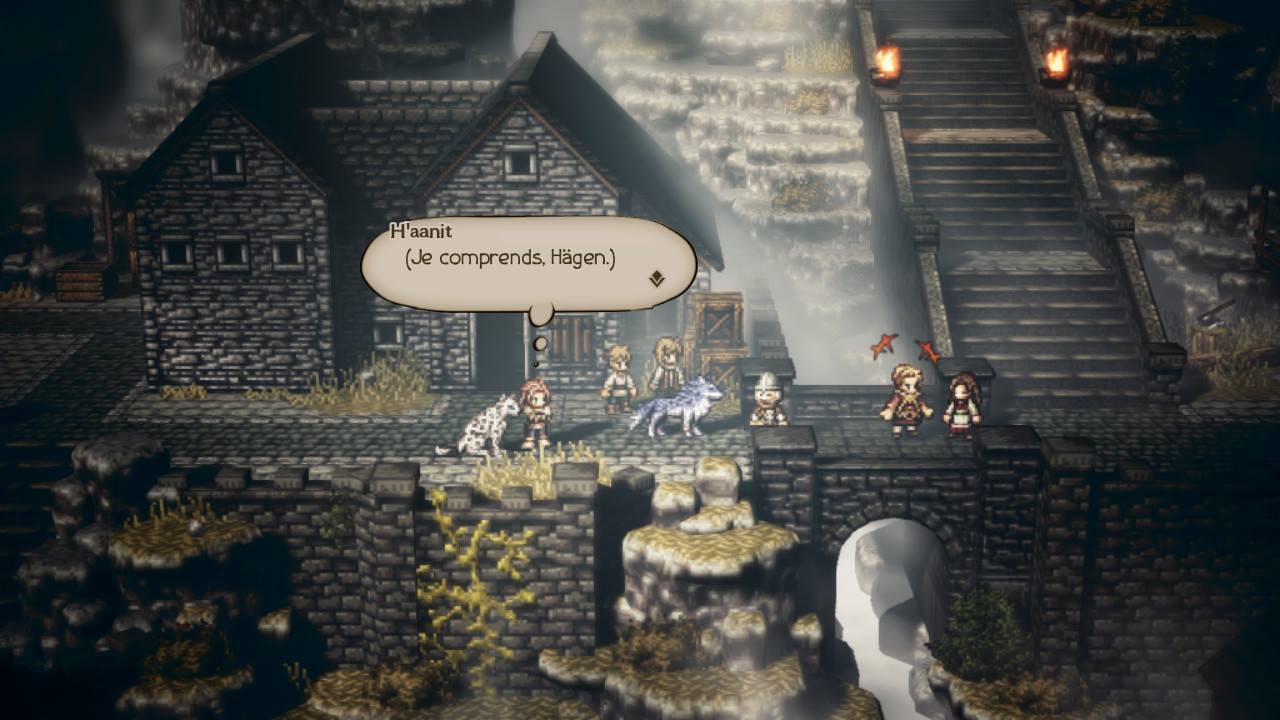Select the villager wearing the metal helmet
Image resolution: width=1280 pixels, height=720 pixels.
click(766, 400)
